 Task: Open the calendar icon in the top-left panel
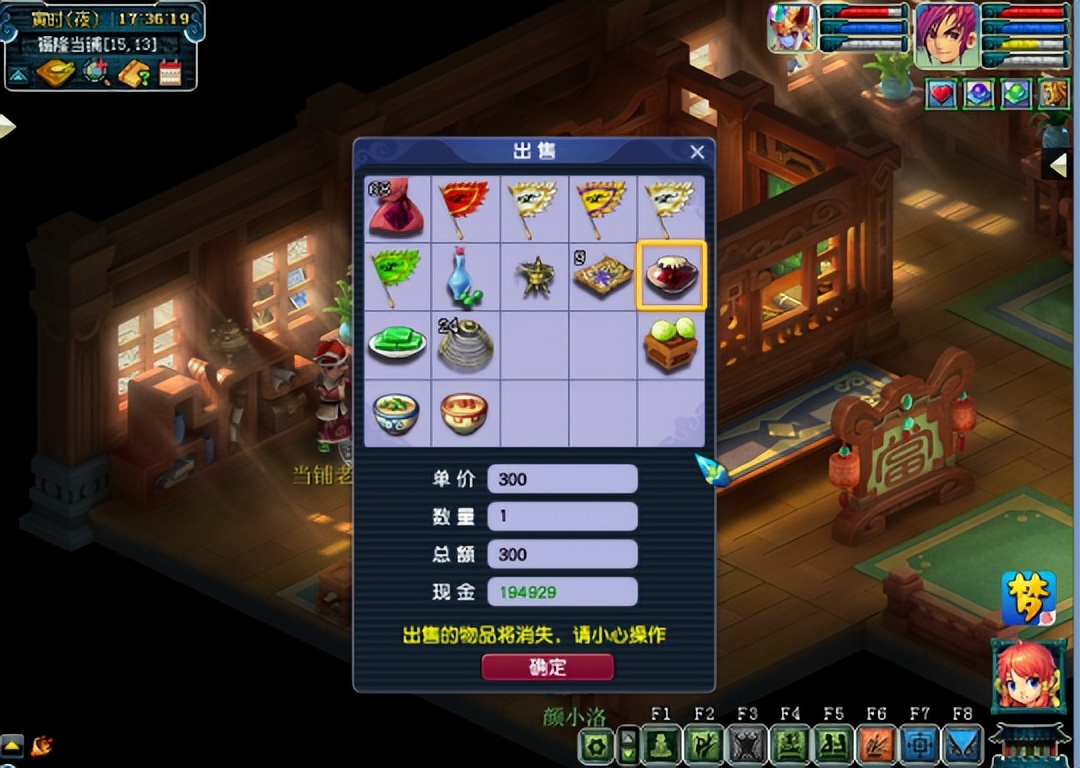[170, 73]
